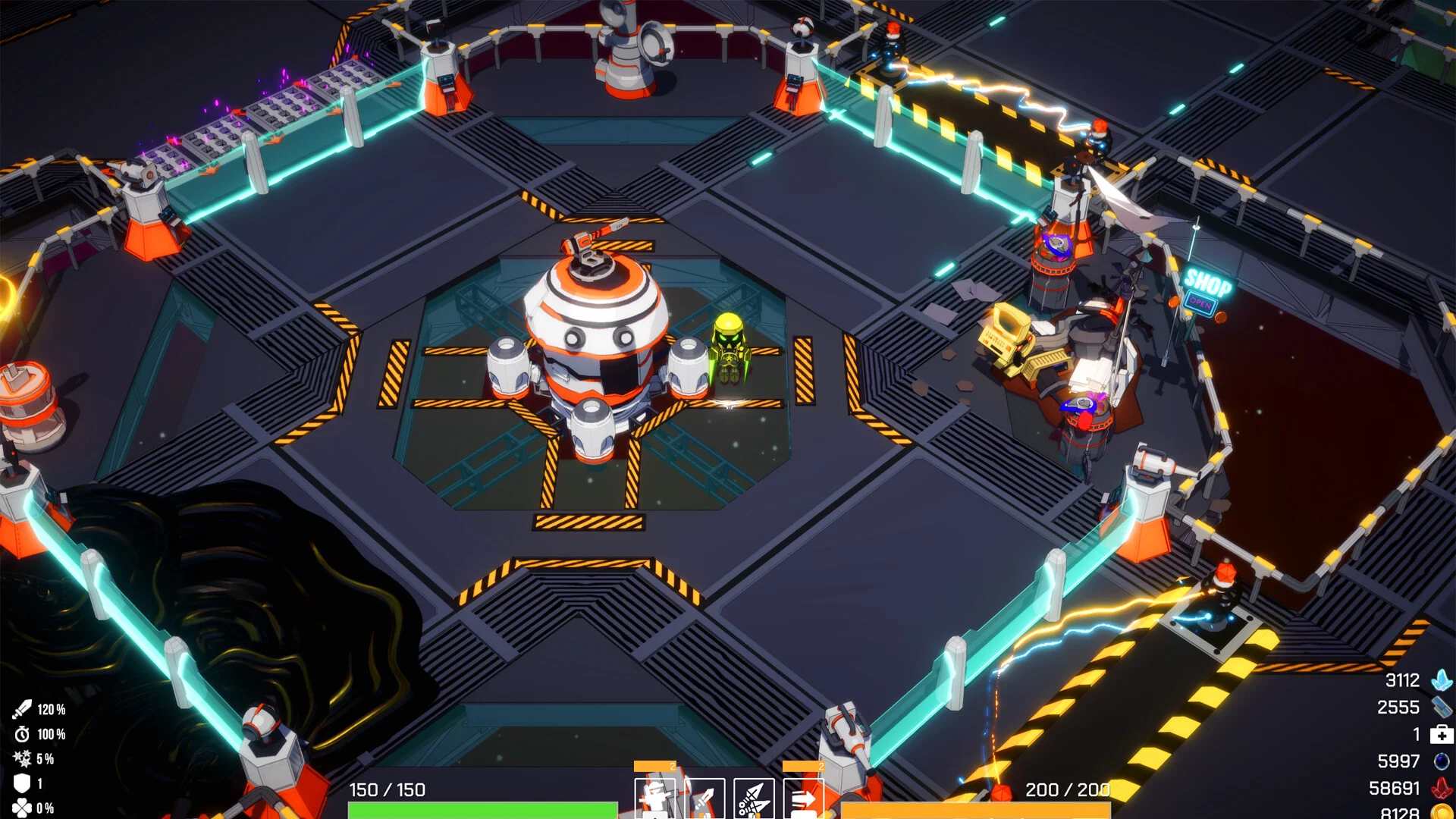Click the sword damage stat icon

point(22,710)
